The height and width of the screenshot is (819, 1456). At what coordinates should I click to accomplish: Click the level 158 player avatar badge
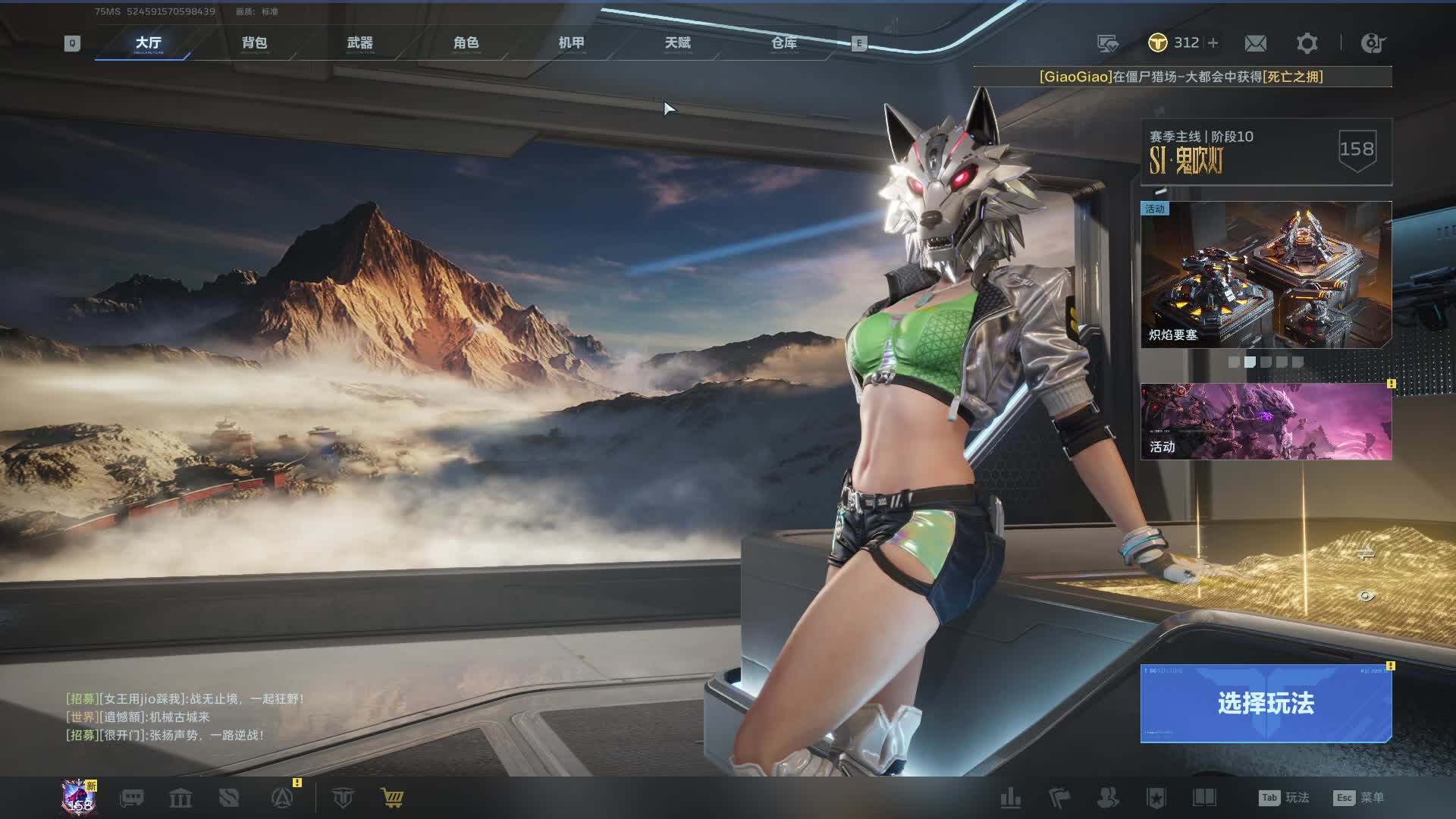(80, 798)
